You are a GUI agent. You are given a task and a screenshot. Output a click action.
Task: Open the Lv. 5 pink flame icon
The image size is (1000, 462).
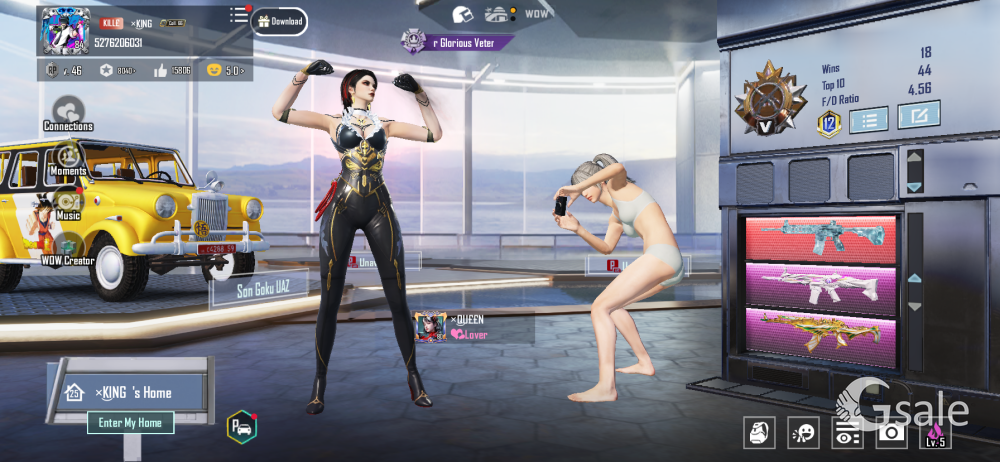click(935, 433)
